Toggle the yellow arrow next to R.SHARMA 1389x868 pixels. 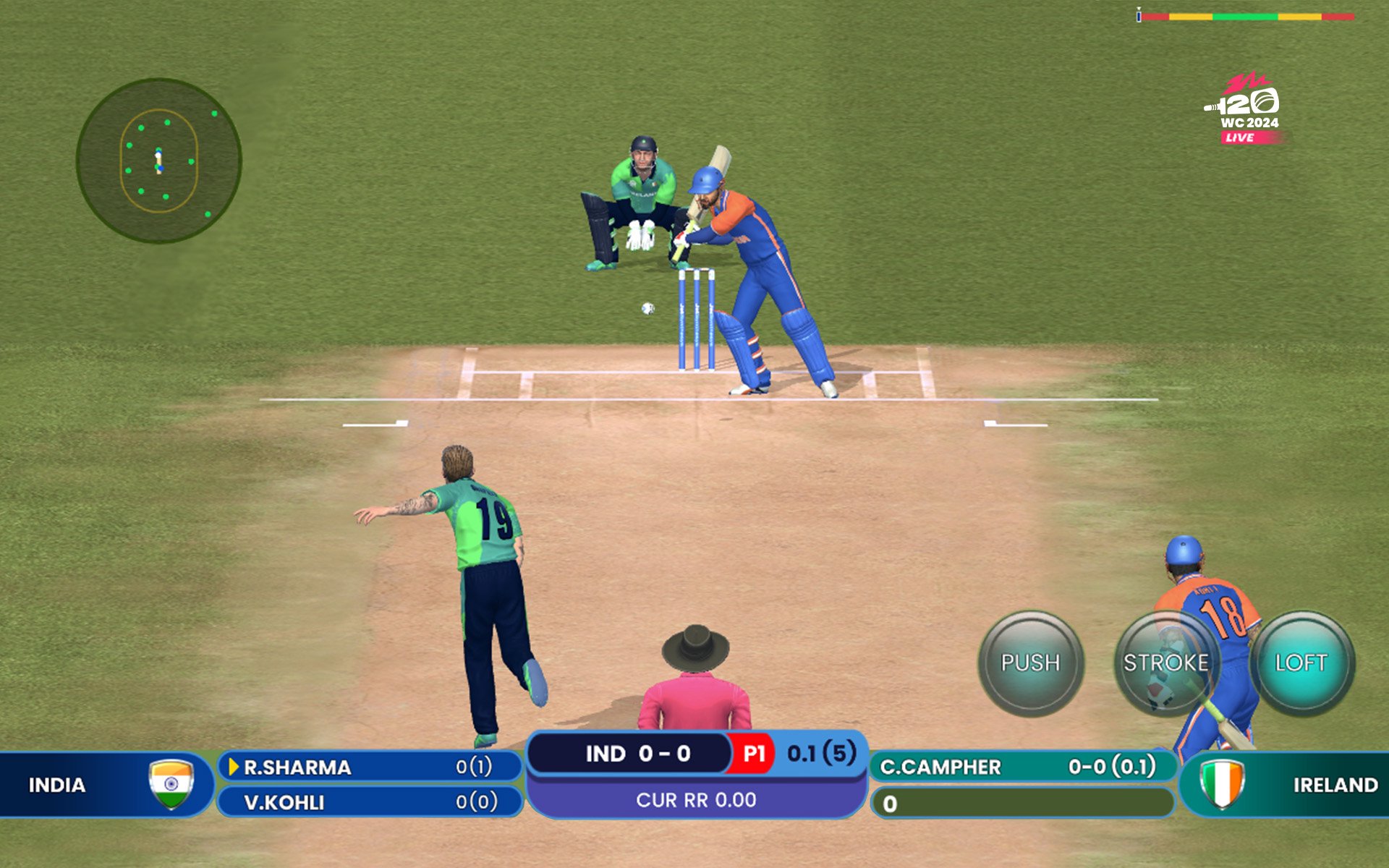232,768
